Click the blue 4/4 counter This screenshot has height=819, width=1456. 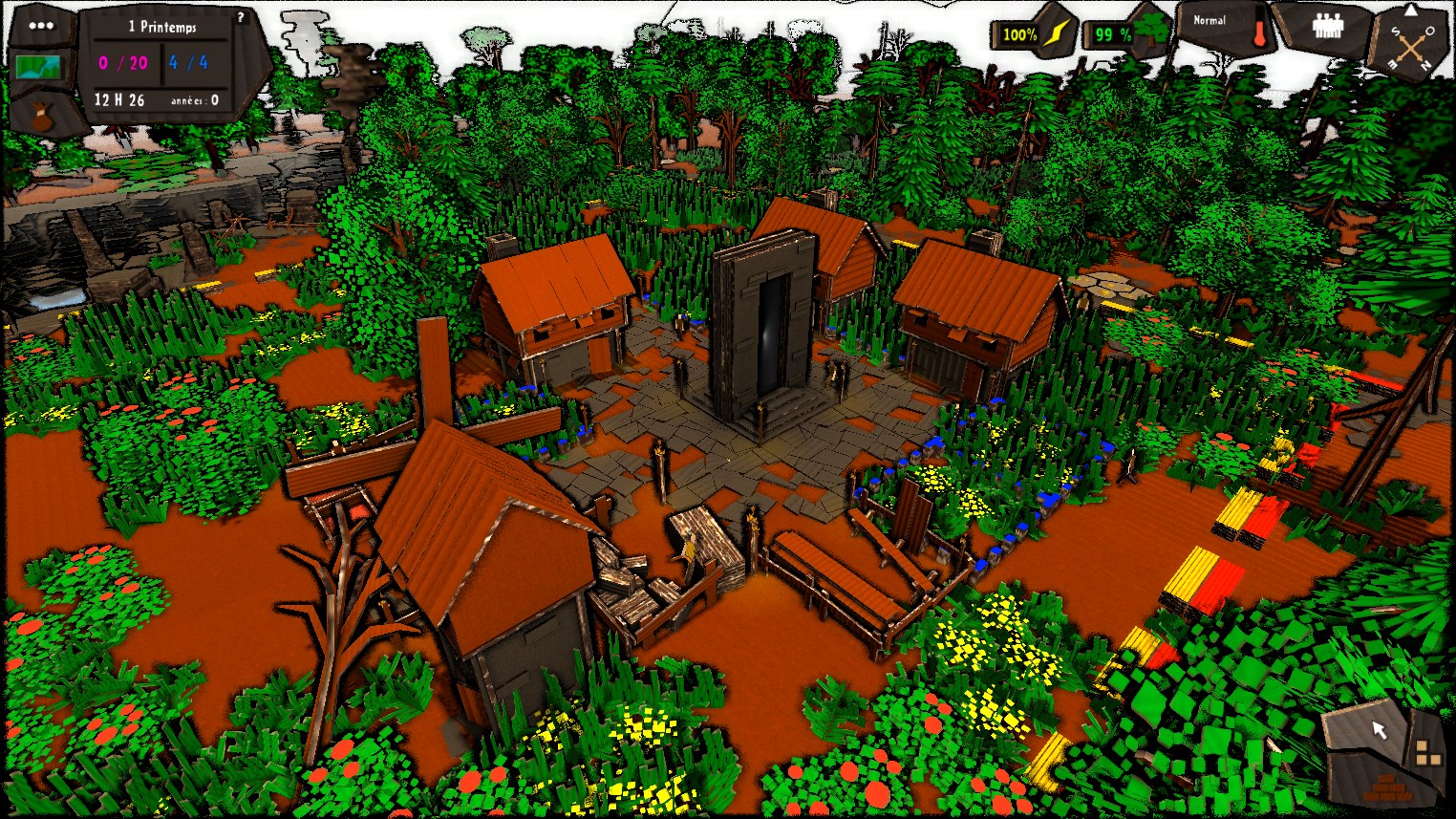click(187, 63)
